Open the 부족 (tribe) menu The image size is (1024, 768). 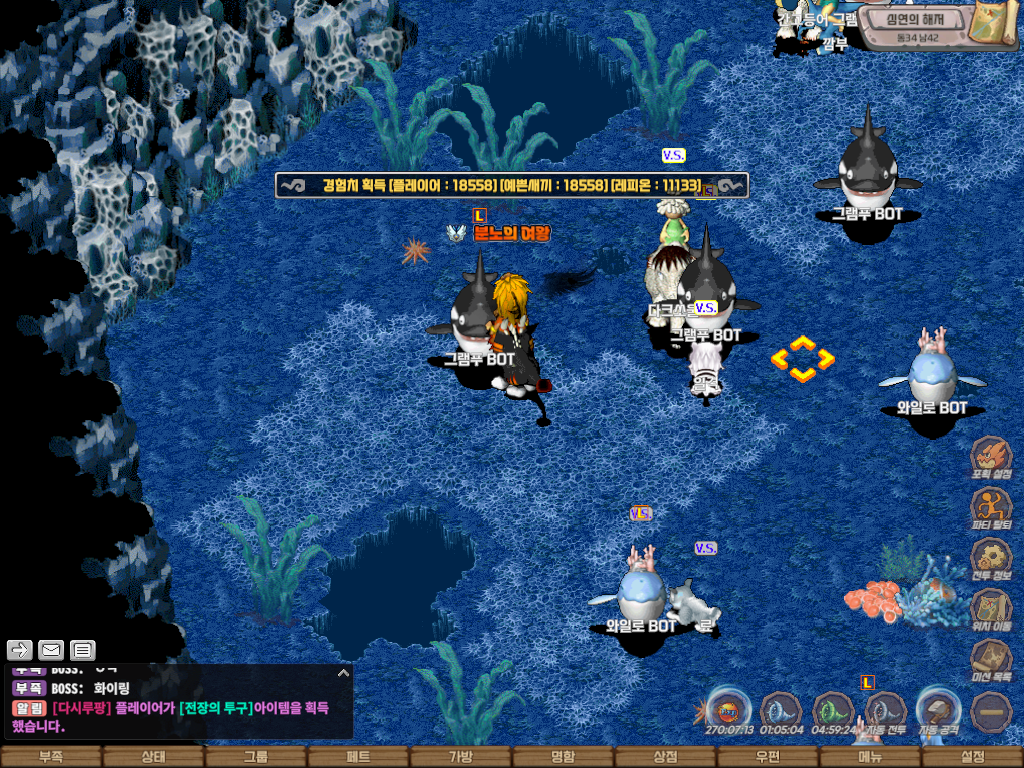click(x=51, y=757)
